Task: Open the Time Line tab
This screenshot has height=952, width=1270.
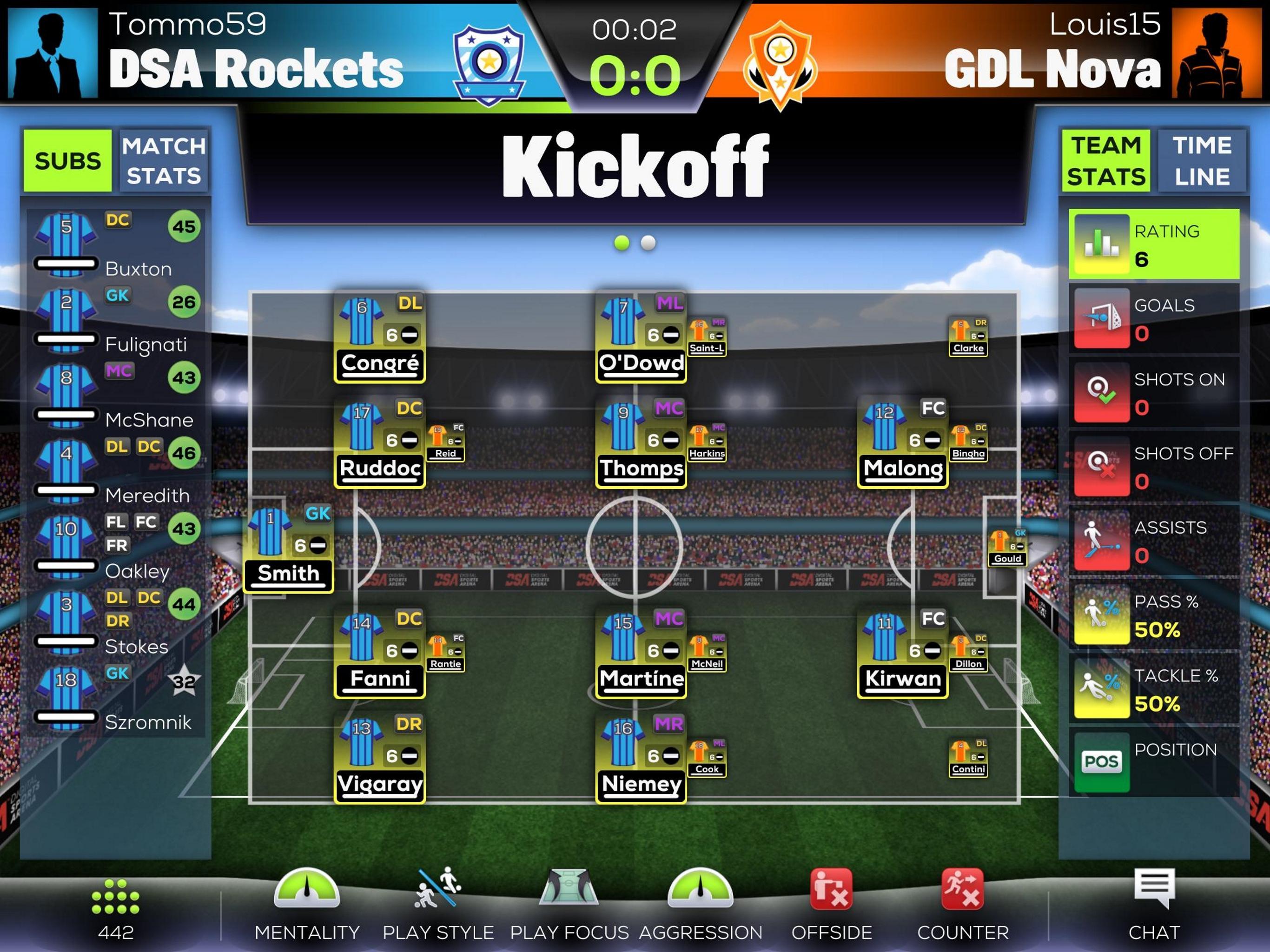Action: (x=1201, y=161)
